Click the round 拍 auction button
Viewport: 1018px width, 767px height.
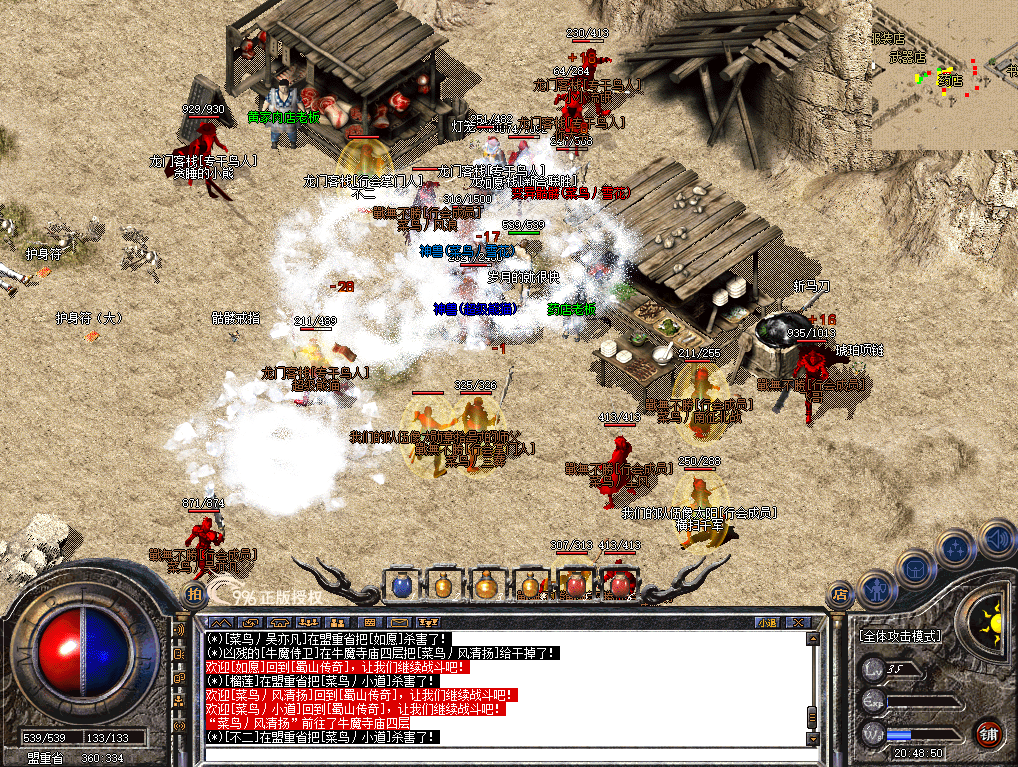(x=193, y=595)
